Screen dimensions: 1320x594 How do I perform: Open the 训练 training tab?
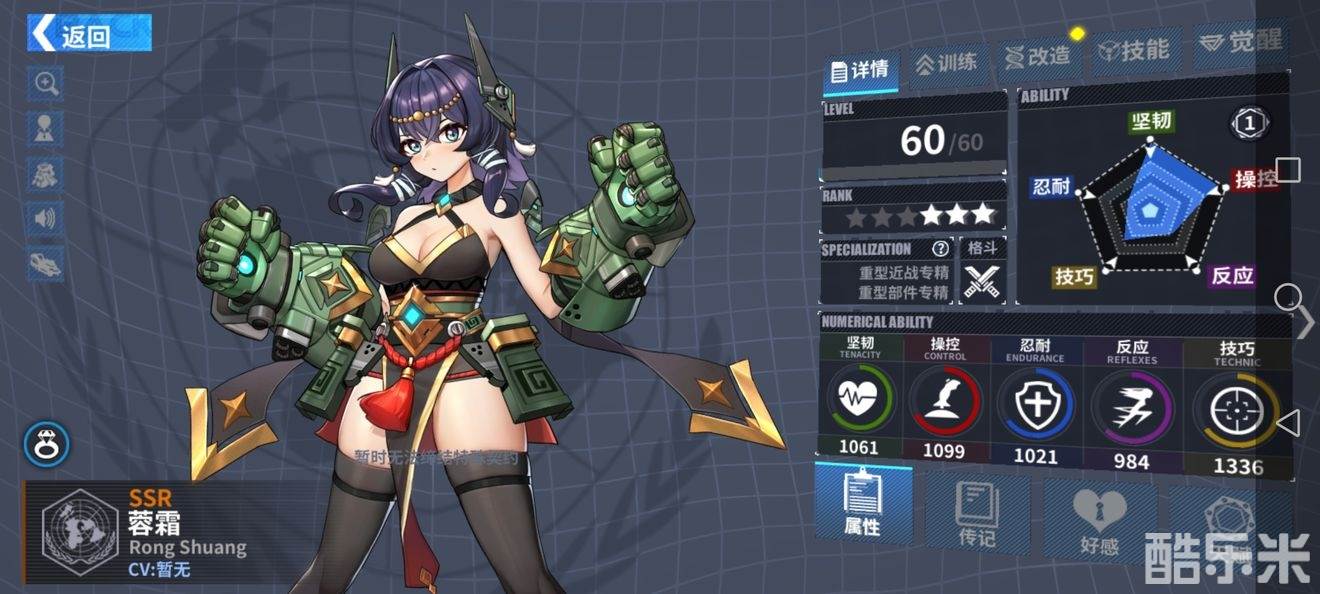pos(946,63)
